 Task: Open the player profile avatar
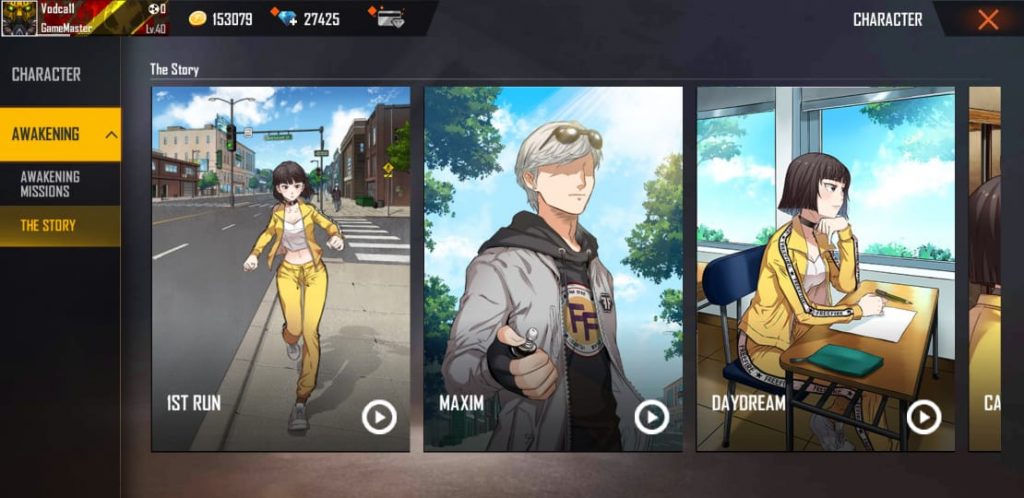(19, 18)
